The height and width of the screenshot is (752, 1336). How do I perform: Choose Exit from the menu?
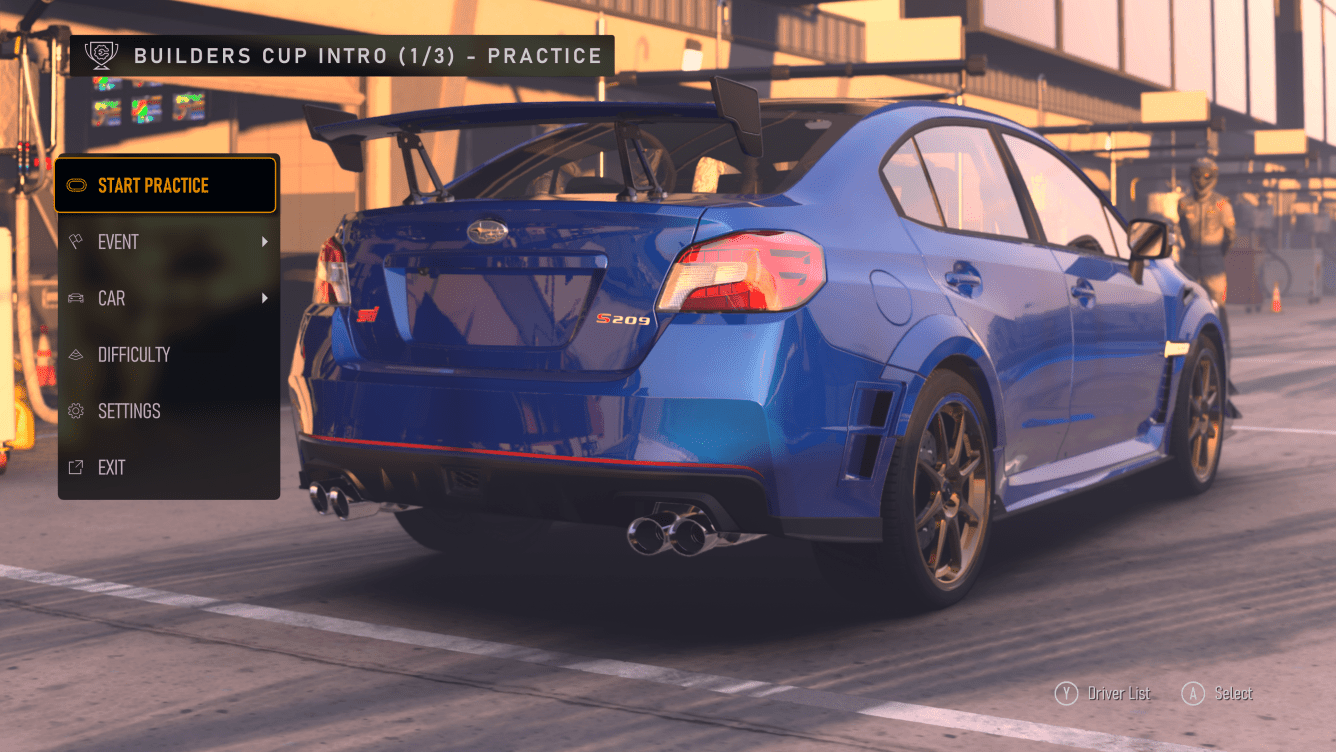111,467
